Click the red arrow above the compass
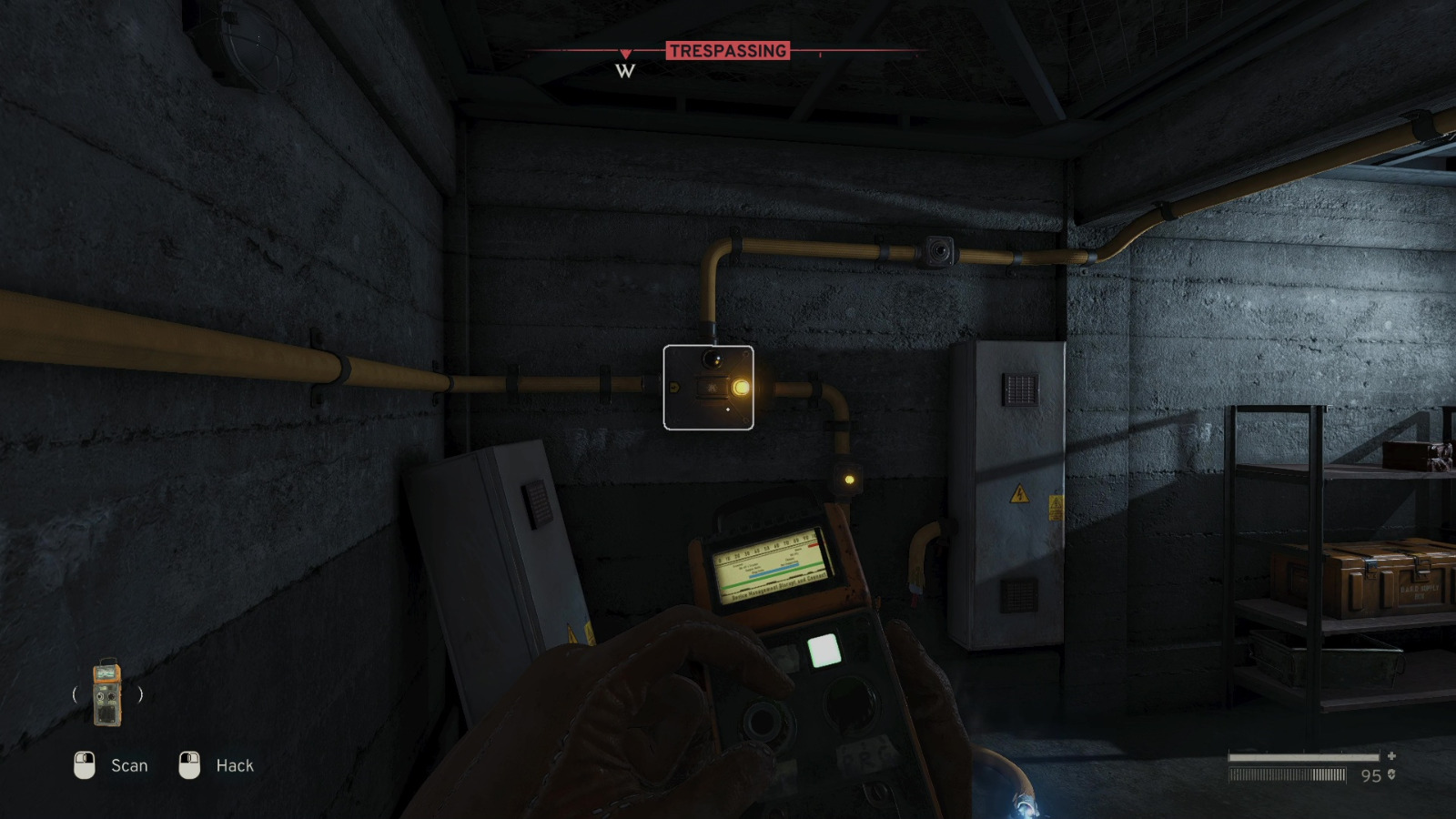This screenshot has width=1456, height=819. (624, 52)
